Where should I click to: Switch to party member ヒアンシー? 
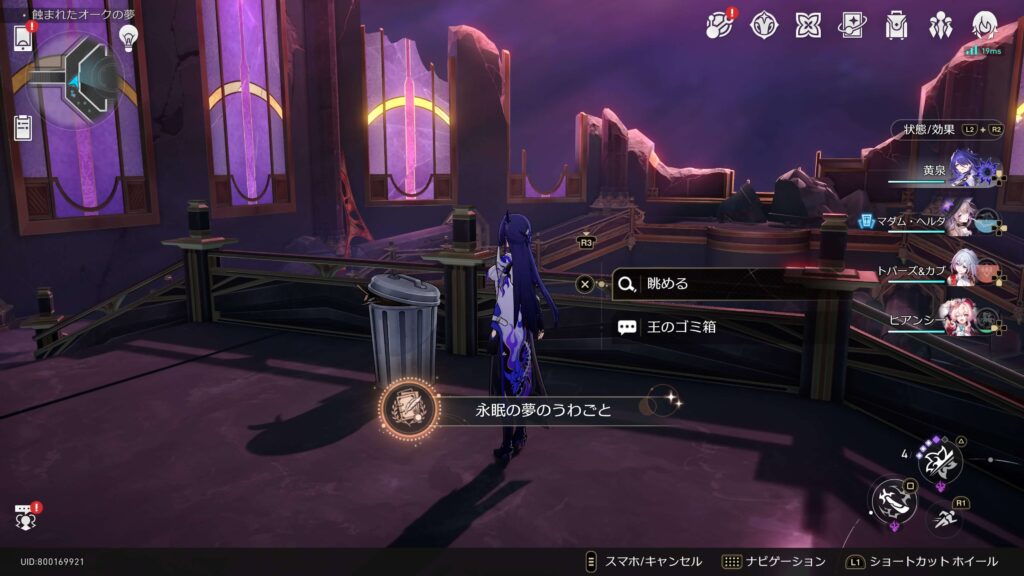[x=962, y=320]
